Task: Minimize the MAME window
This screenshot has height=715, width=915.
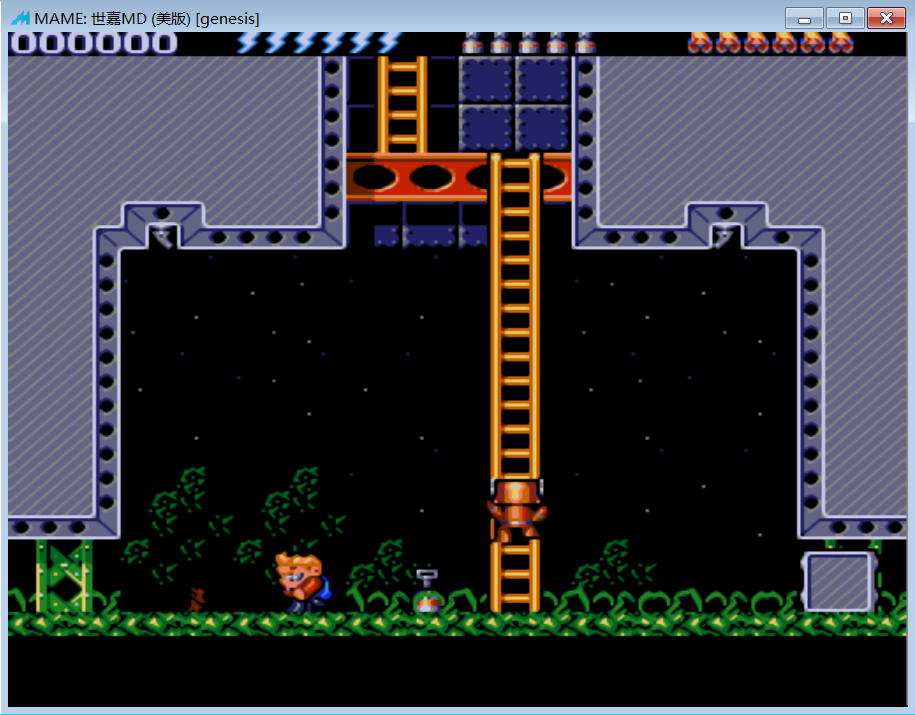Action: (804, 18)
